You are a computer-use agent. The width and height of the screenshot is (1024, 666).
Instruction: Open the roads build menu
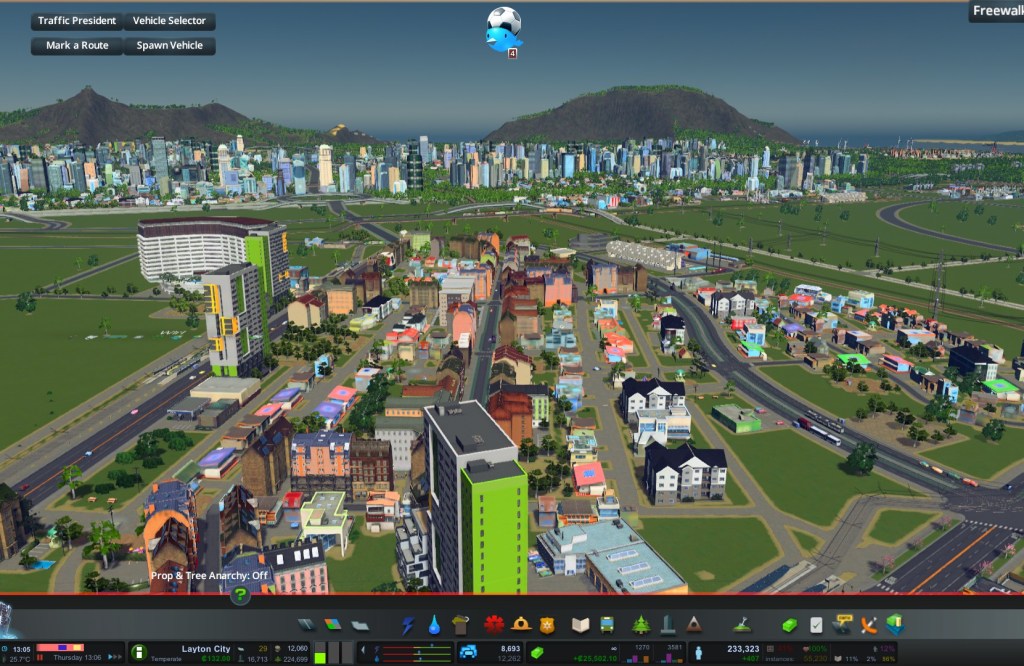[x=306, y=625]
